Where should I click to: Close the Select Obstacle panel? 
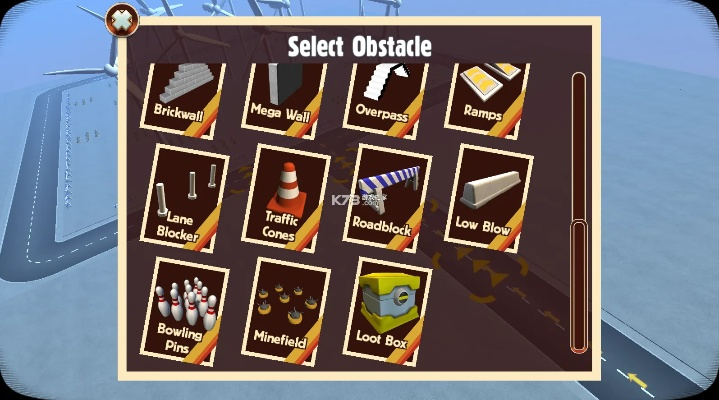122,19
